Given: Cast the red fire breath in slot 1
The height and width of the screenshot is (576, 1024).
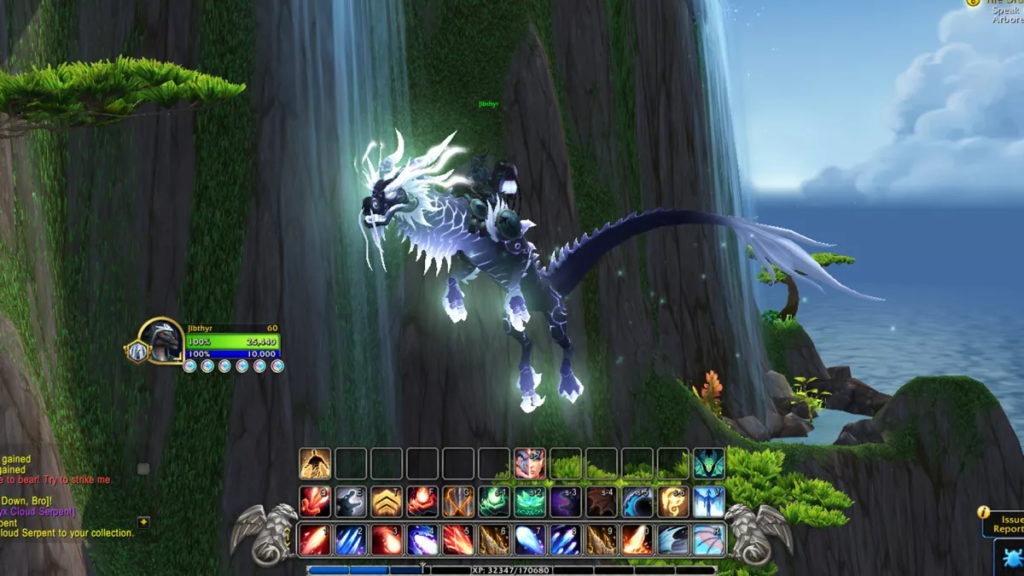Looking at the screenshot, I should [x=315, y=540].
